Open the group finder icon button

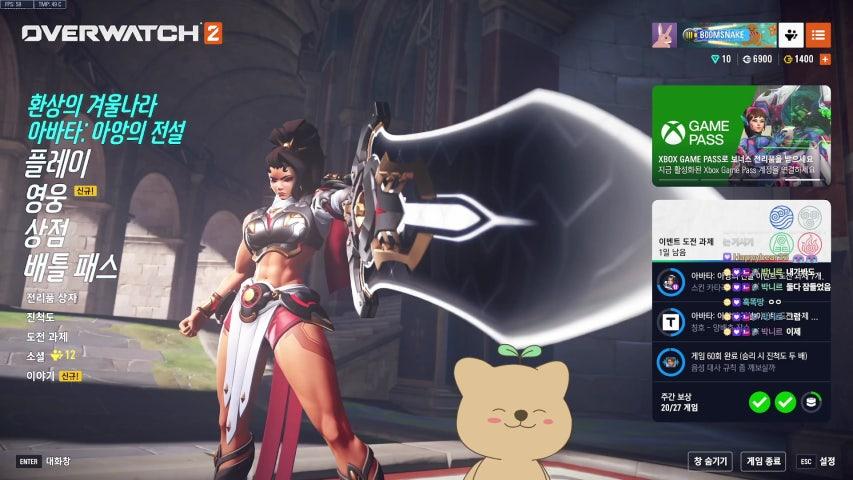pos(791,35)
